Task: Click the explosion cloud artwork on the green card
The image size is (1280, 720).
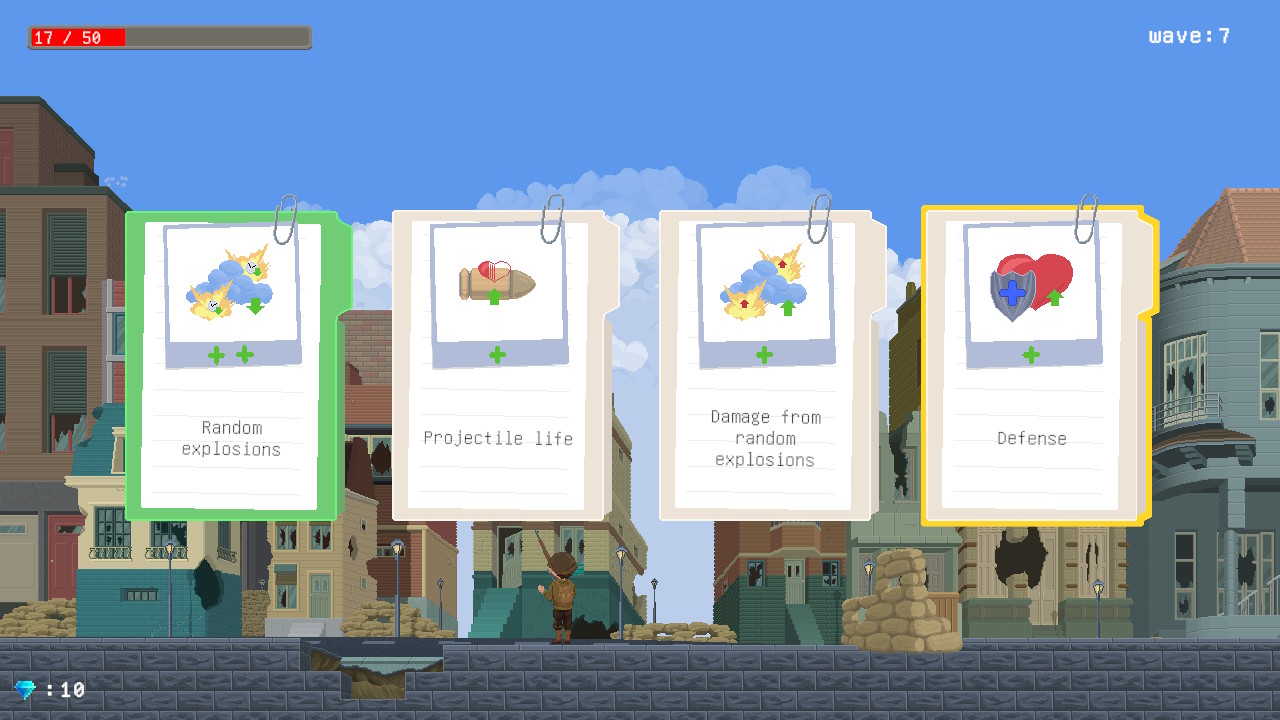Action: point(230,285)
